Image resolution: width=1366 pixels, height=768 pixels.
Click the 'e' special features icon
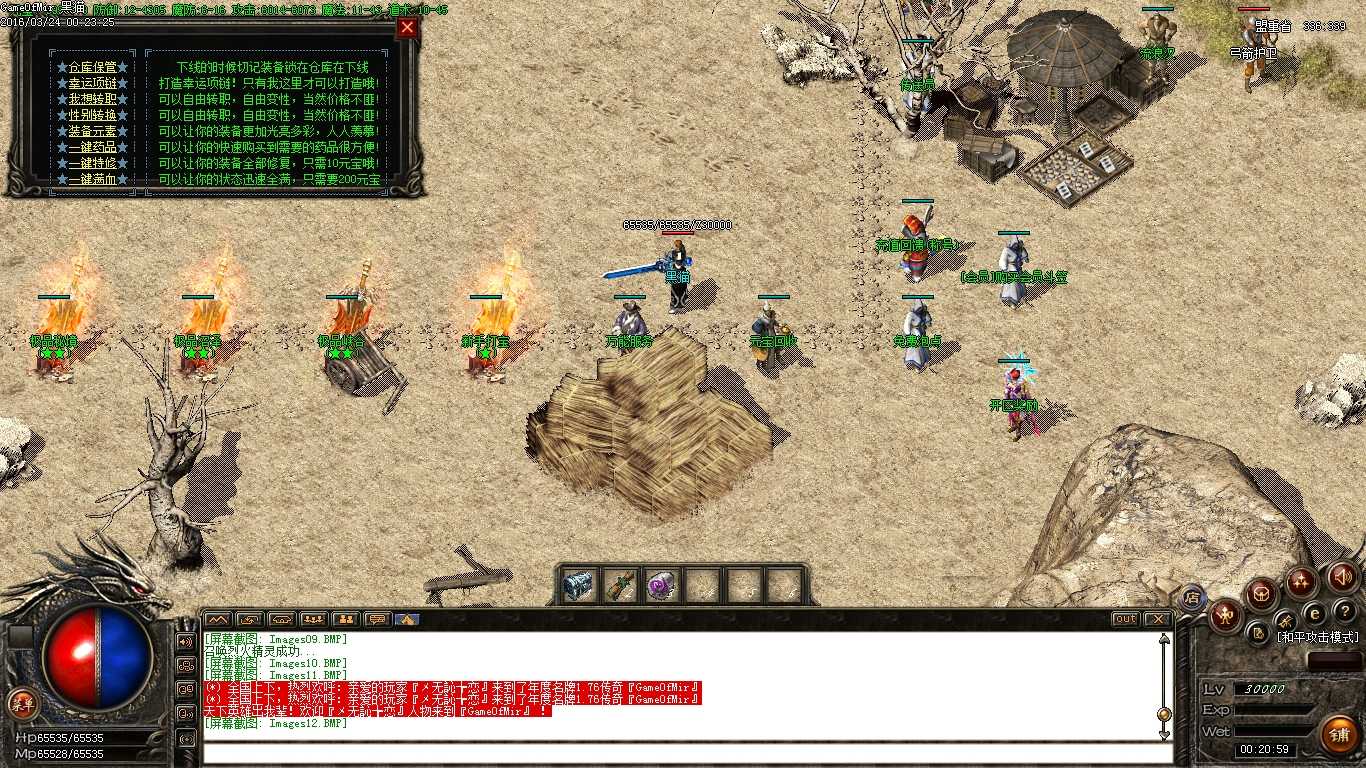[x=1314, y=613]
